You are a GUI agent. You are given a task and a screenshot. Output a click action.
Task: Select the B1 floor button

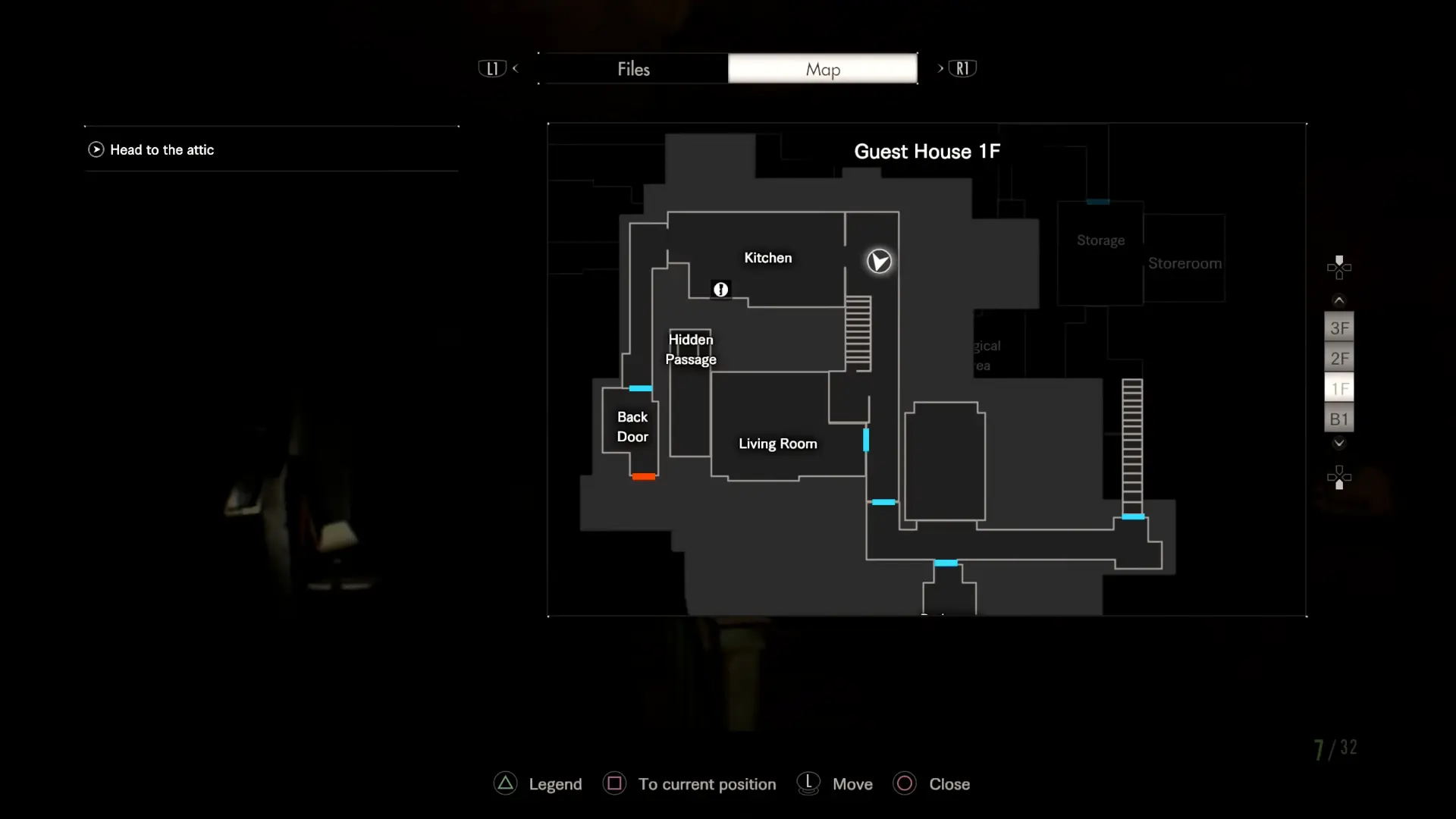pos(1338,418)
